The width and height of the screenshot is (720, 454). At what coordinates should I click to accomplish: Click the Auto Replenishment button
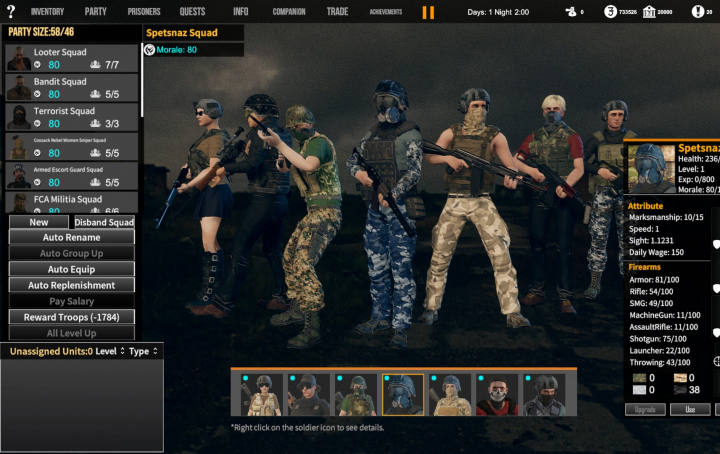(71, 285)
